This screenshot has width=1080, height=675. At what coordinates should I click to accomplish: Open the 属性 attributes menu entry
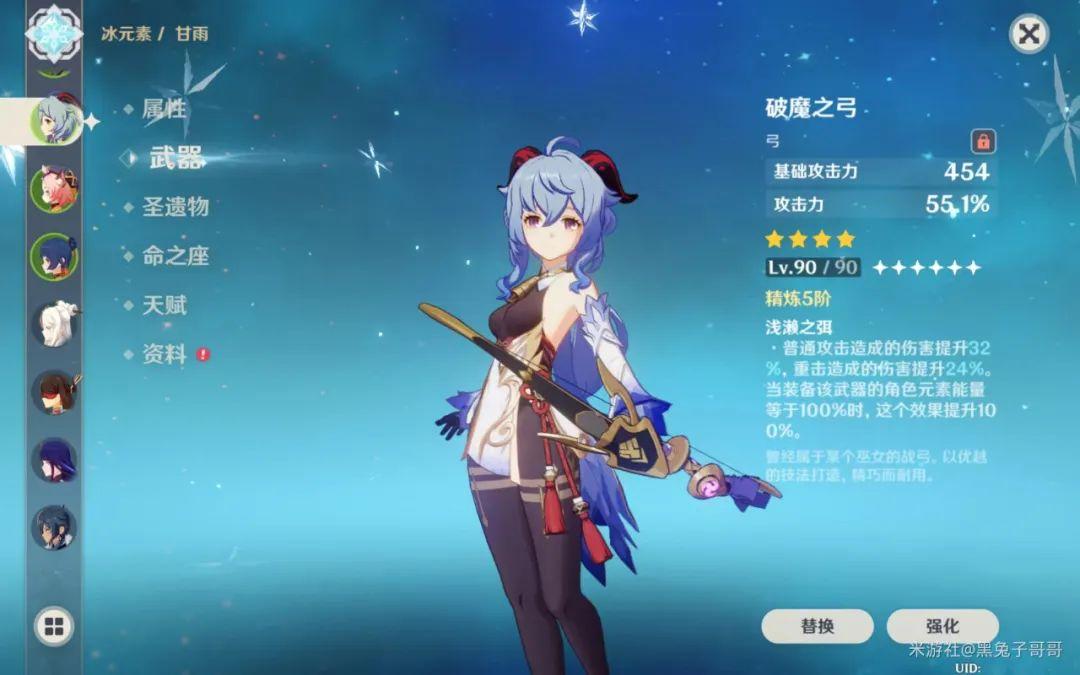pos(164,109)
